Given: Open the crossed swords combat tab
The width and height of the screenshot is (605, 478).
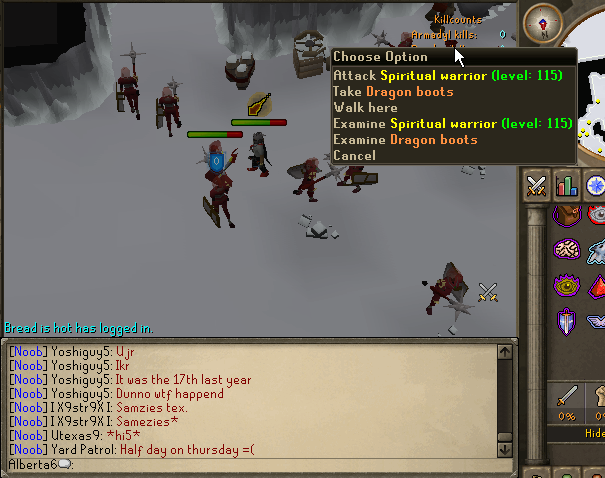Looking at the screenshot, I should click(536, 185).
